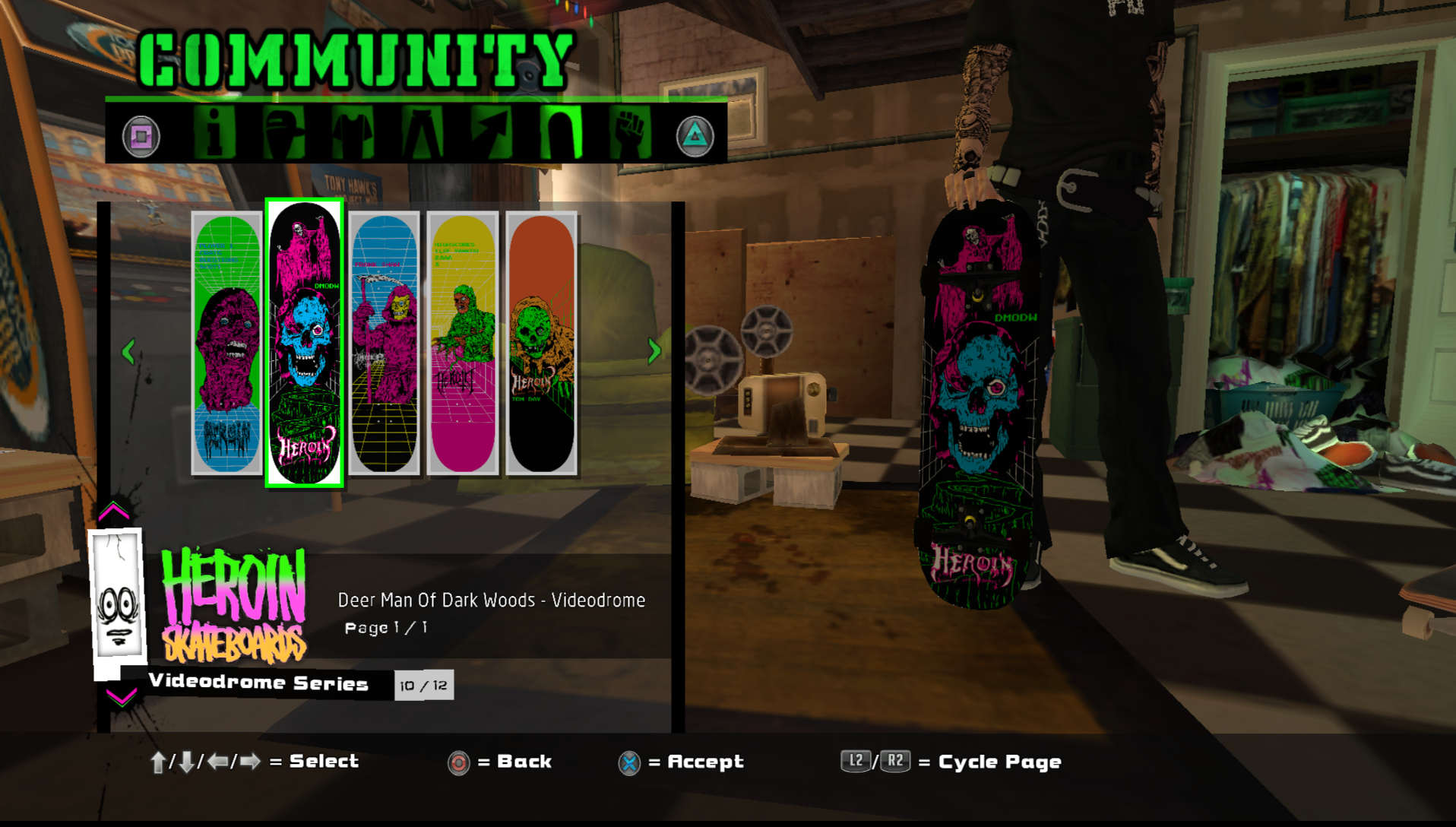
Task: Select the skateboard deck tab
Action: [x=561, y=134]
